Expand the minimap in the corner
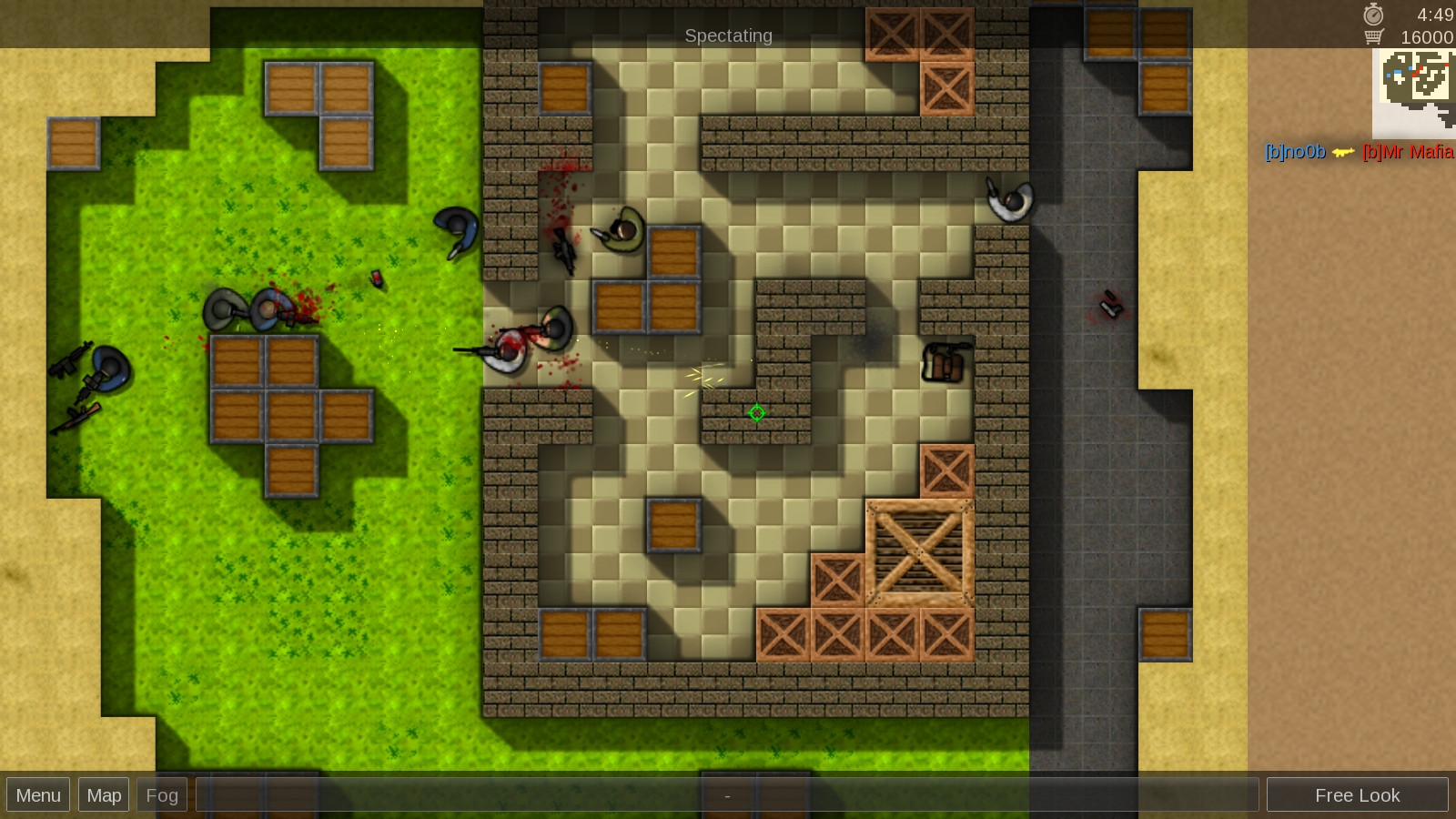 pyautogui.click(x=1412, y=91)
